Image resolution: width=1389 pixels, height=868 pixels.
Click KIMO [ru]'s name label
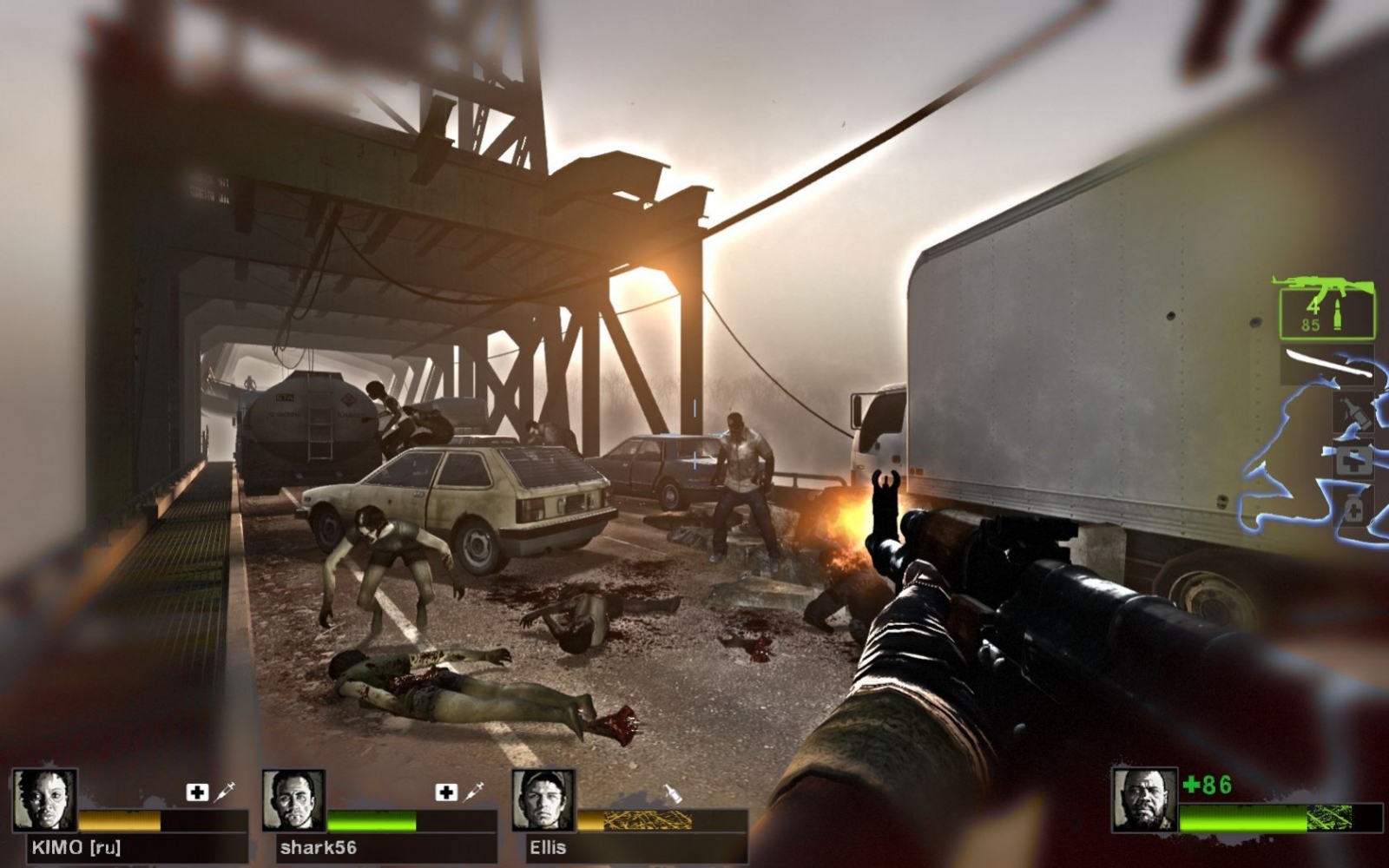coord(76,847)
